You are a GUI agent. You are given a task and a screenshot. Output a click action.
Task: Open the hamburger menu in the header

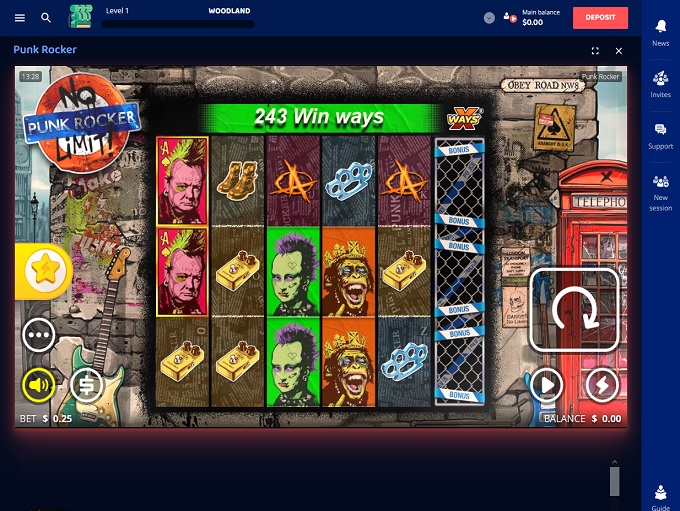[20, 18]
